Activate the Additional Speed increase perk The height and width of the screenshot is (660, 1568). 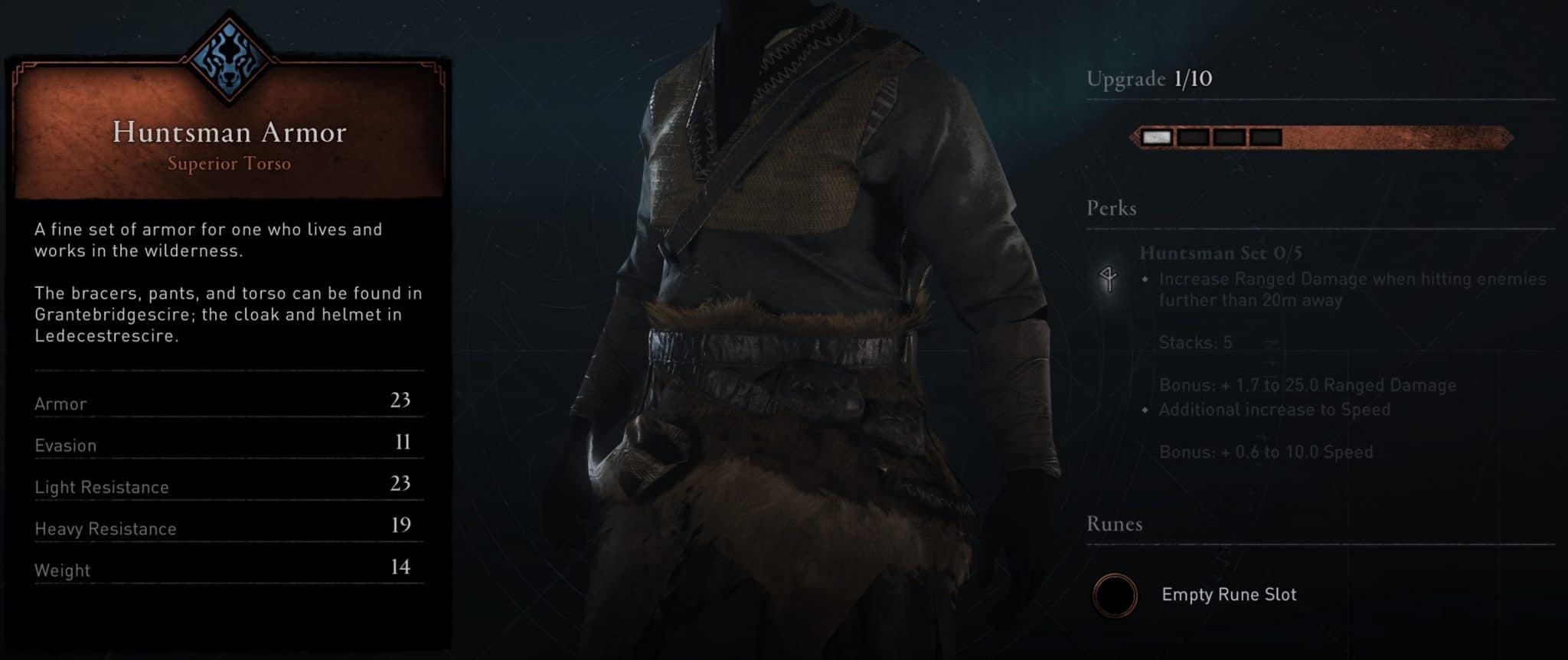click(x=1274, y=410)
